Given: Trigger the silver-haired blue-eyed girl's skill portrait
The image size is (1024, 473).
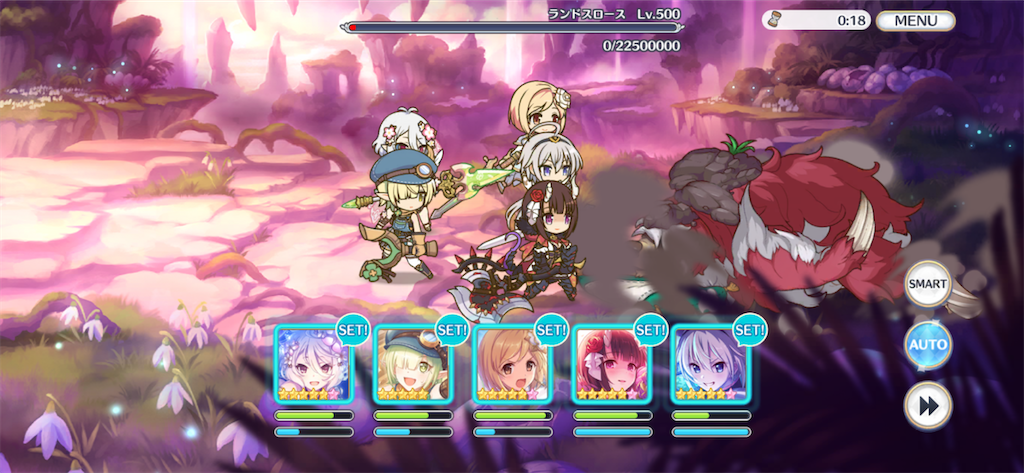Looking at the screenshot, I should (x=710, y=364).
